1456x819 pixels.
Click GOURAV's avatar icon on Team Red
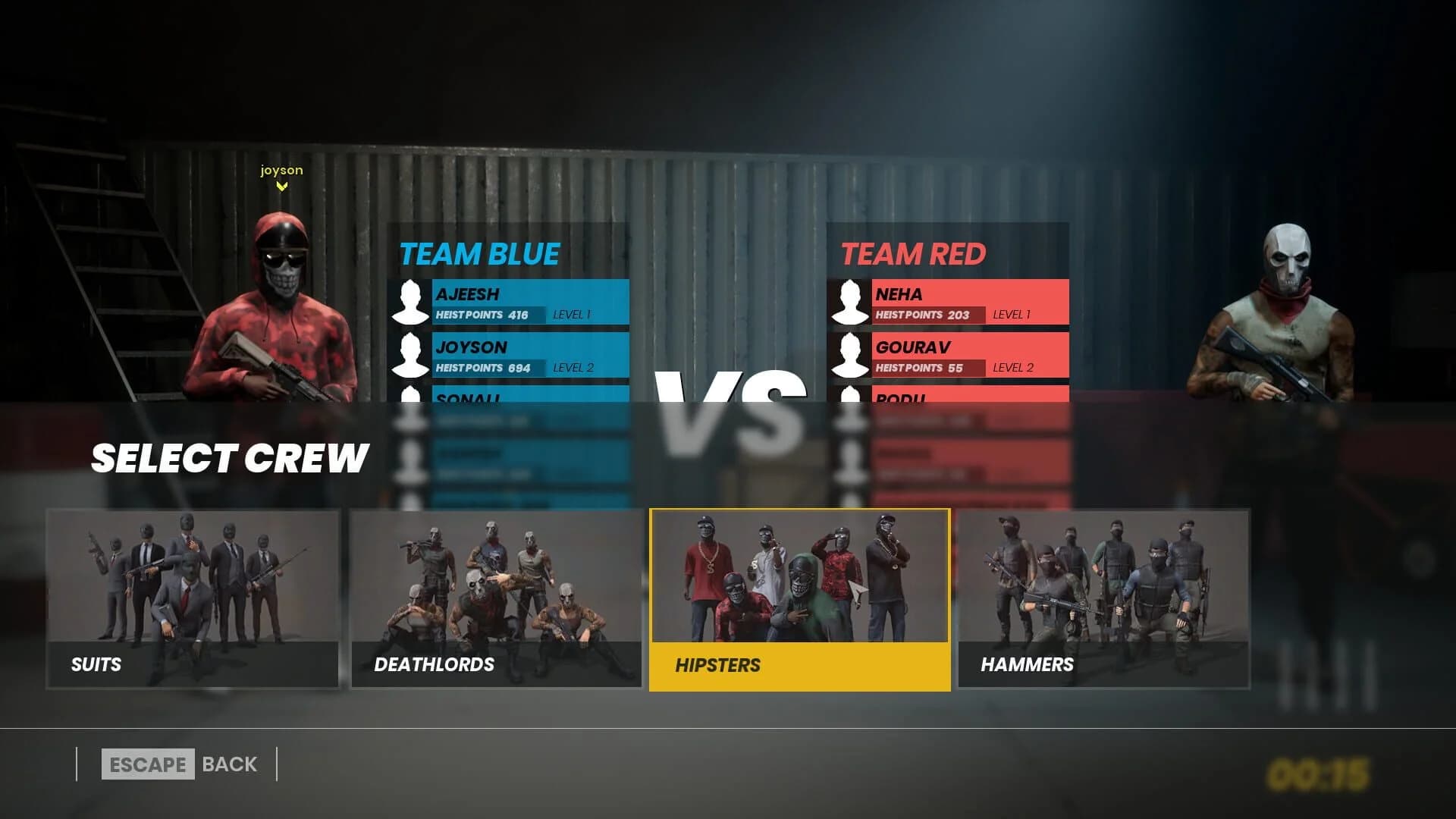(x=852, y=356)
